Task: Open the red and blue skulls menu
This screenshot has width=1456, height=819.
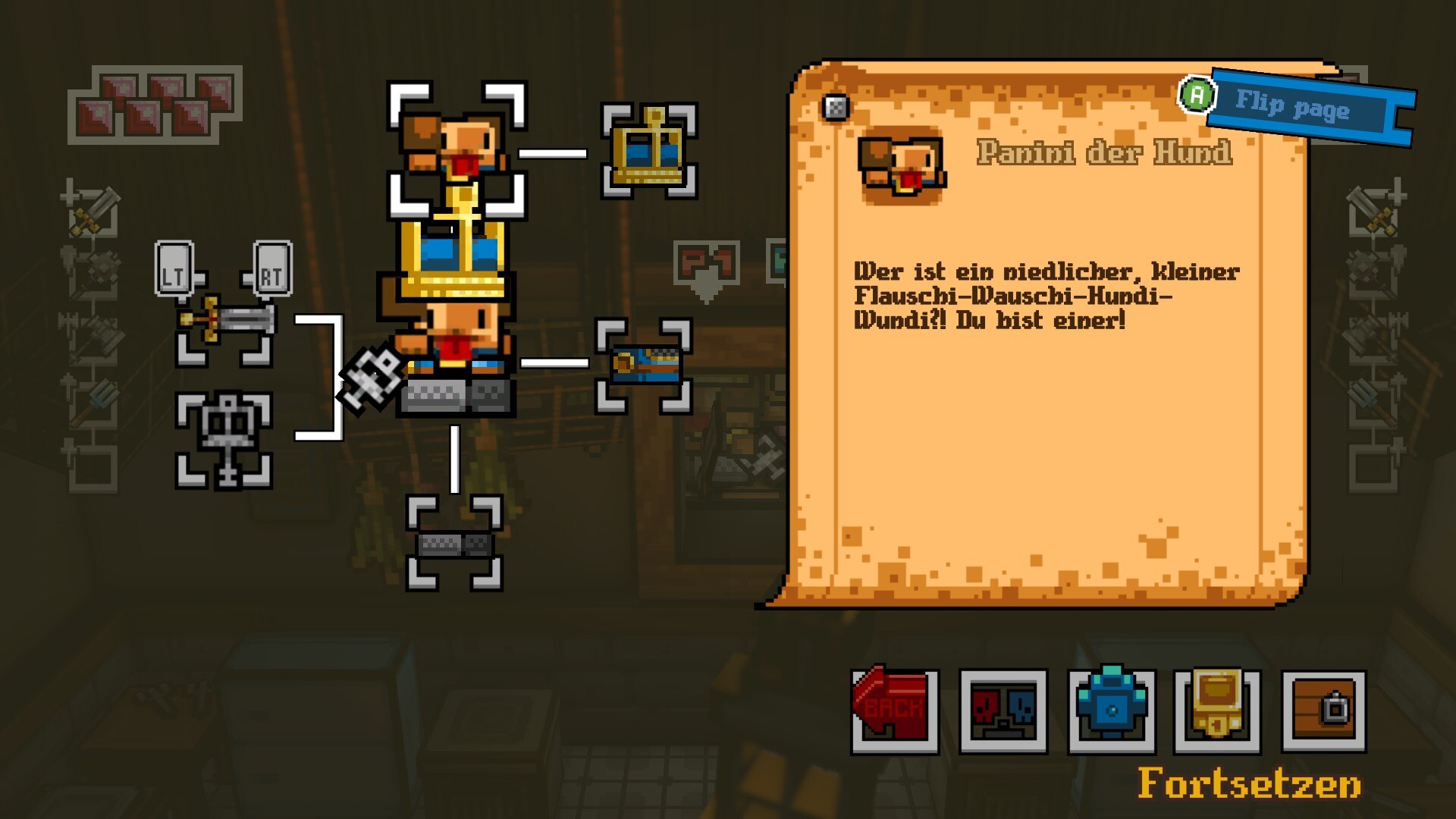Action: pos(1003,710)
